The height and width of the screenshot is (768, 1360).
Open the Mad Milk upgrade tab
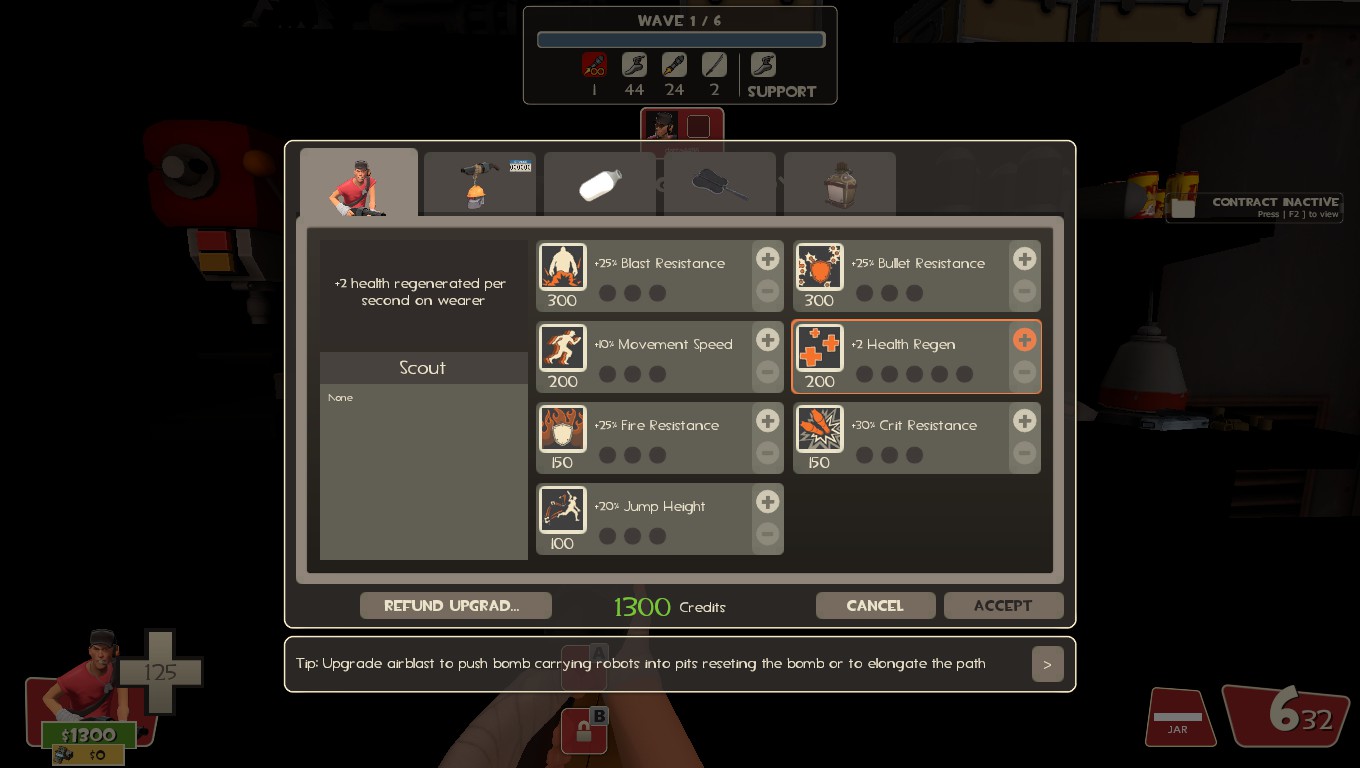[x=599, y=183]
